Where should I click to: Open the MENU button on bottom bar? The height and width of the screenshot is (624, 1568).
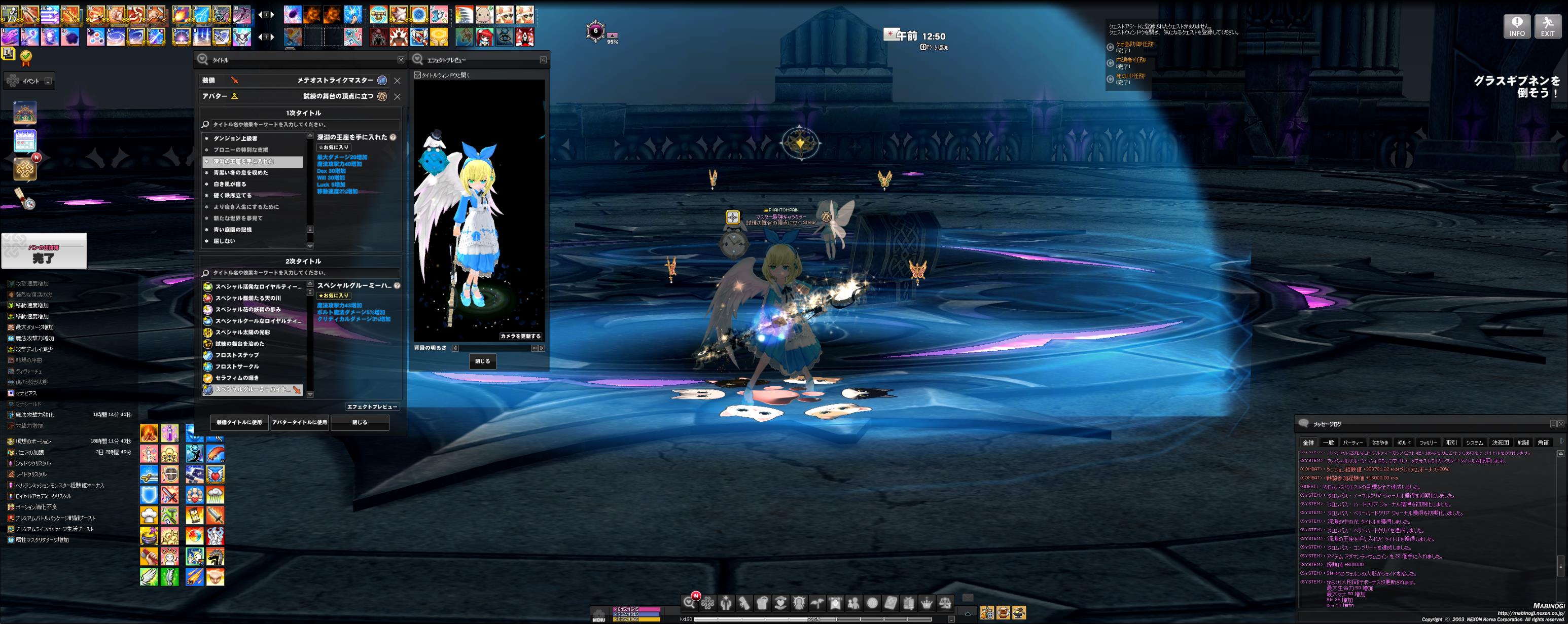point(599,615)
